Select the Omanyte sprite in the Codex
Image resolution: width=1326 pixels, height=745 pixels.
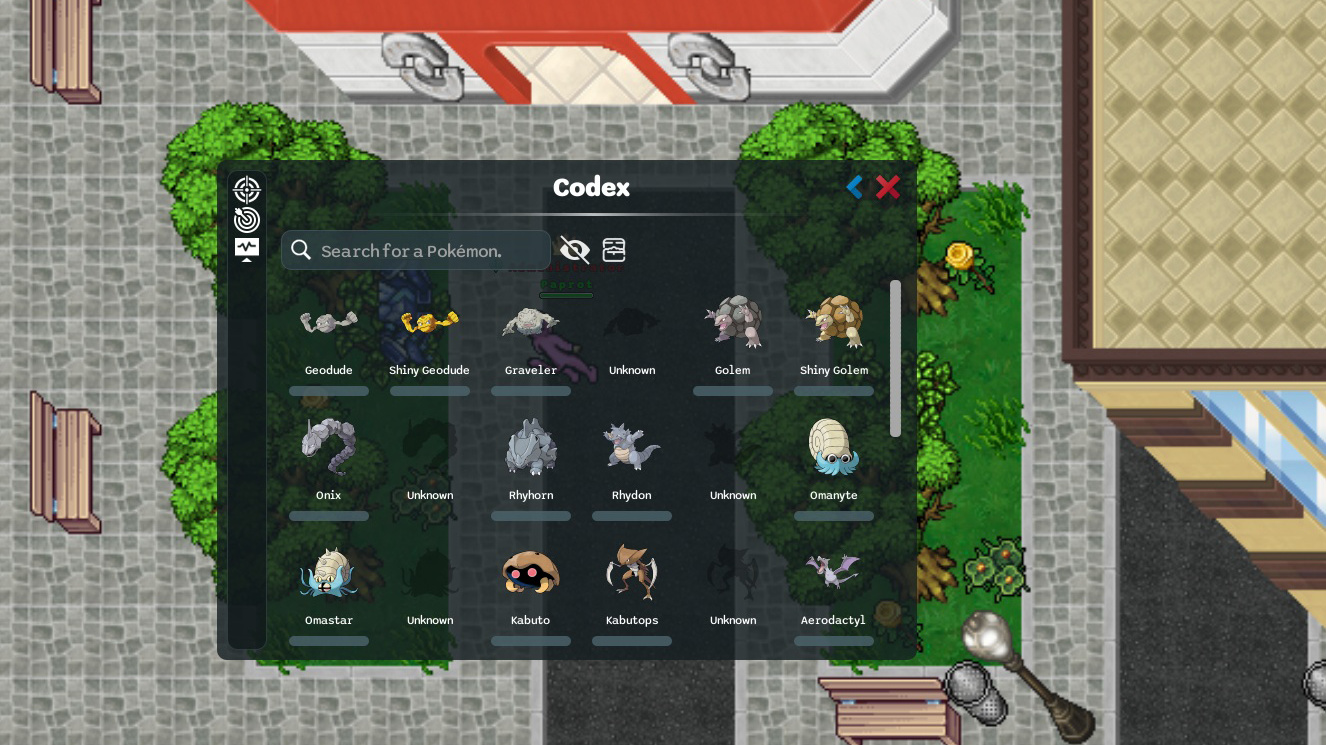pos(834,446)
